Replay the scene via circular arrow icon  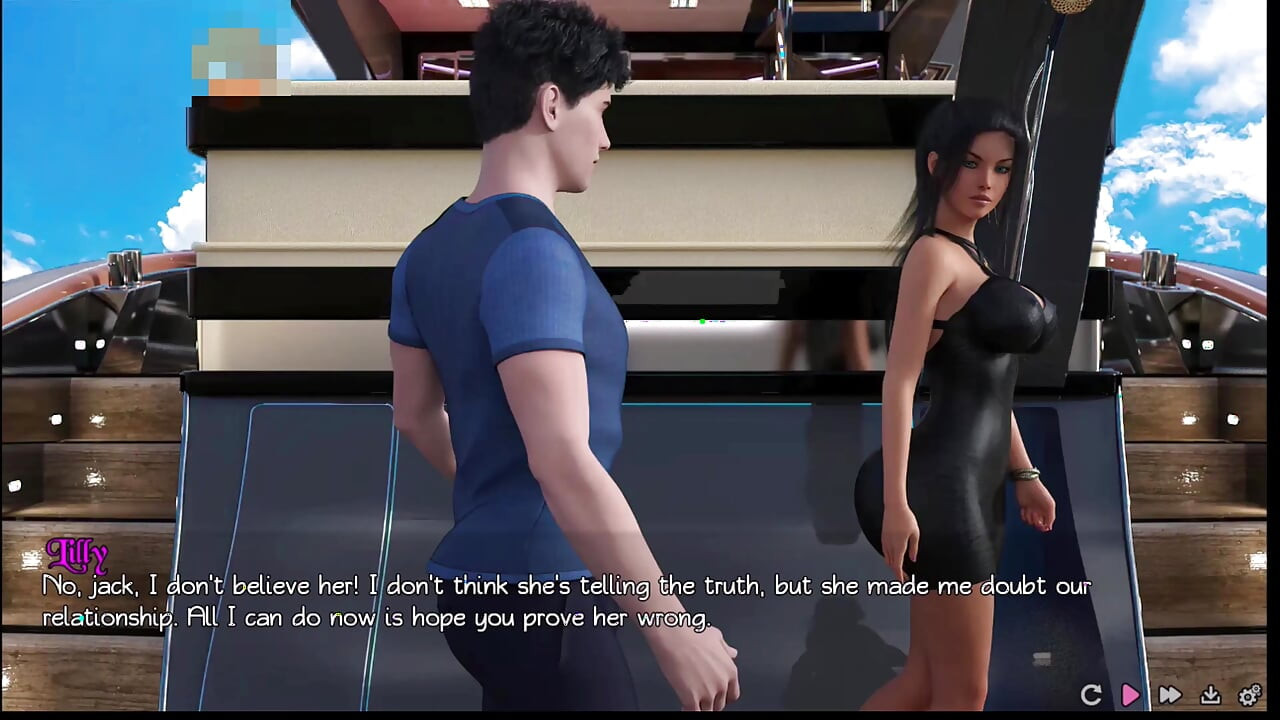point(1092,693)
